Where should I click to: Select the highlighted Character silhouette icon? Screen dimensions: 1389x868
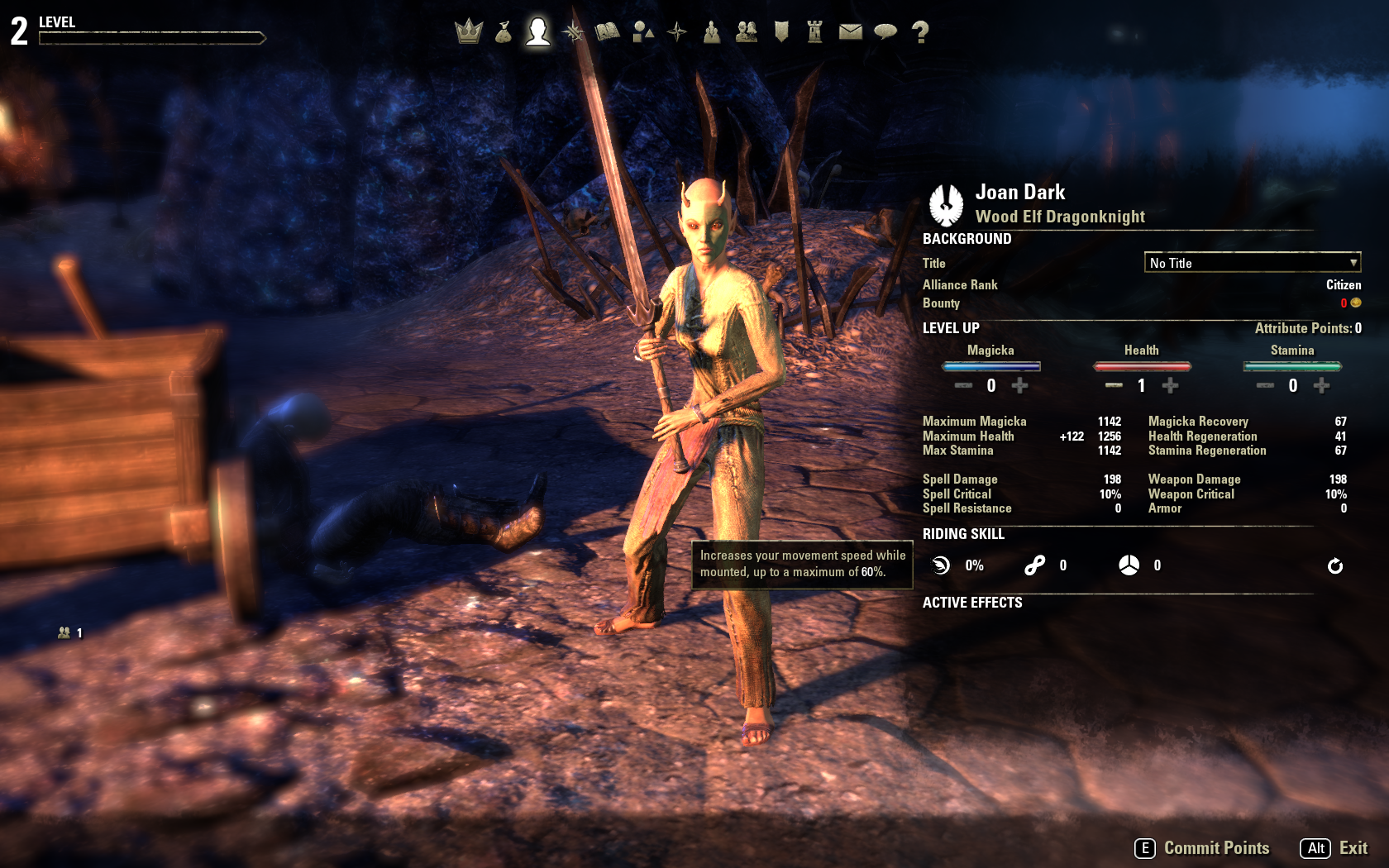click(538, 31)
